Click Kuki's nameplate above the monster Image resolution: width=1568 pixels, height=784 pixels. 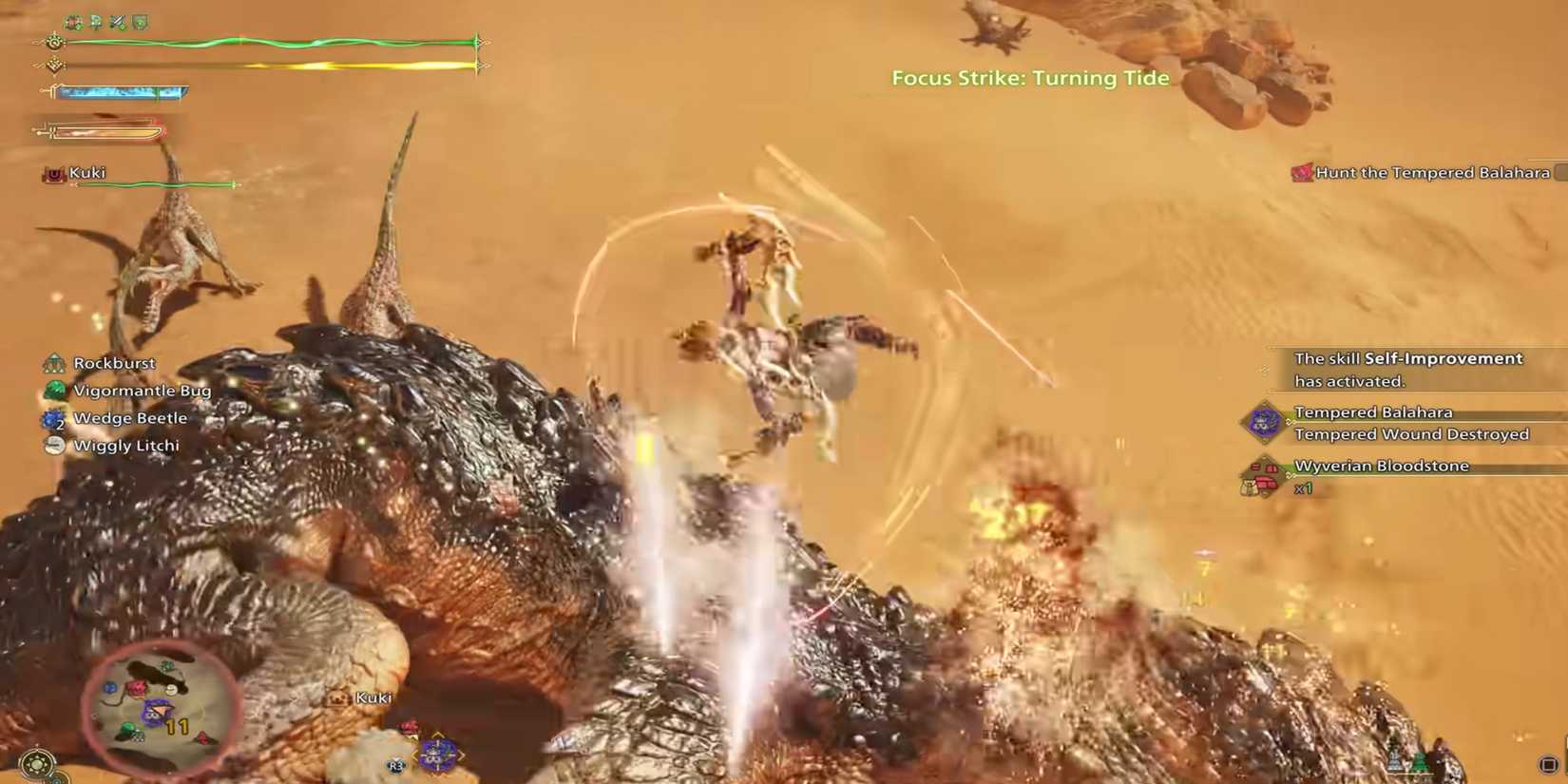374,697
